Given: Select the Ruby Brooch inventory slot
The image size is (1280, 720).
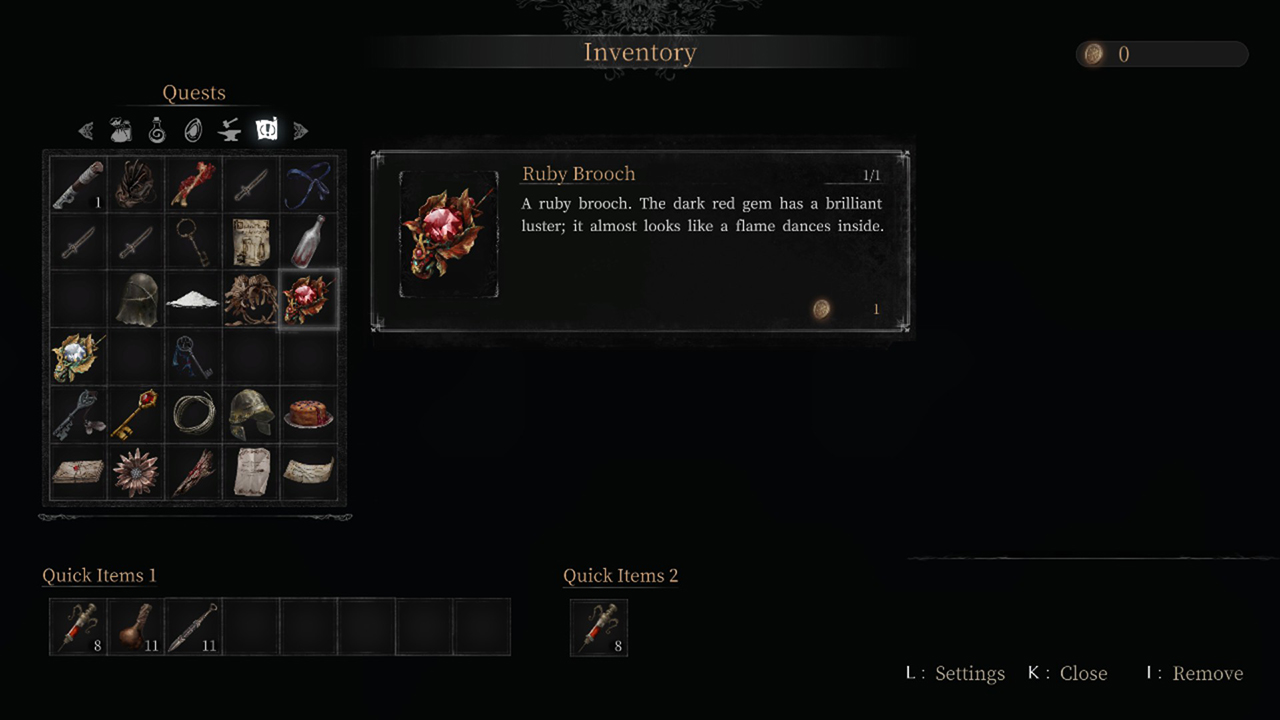Looking at the screenshot, I should click(x=309, y=299).
